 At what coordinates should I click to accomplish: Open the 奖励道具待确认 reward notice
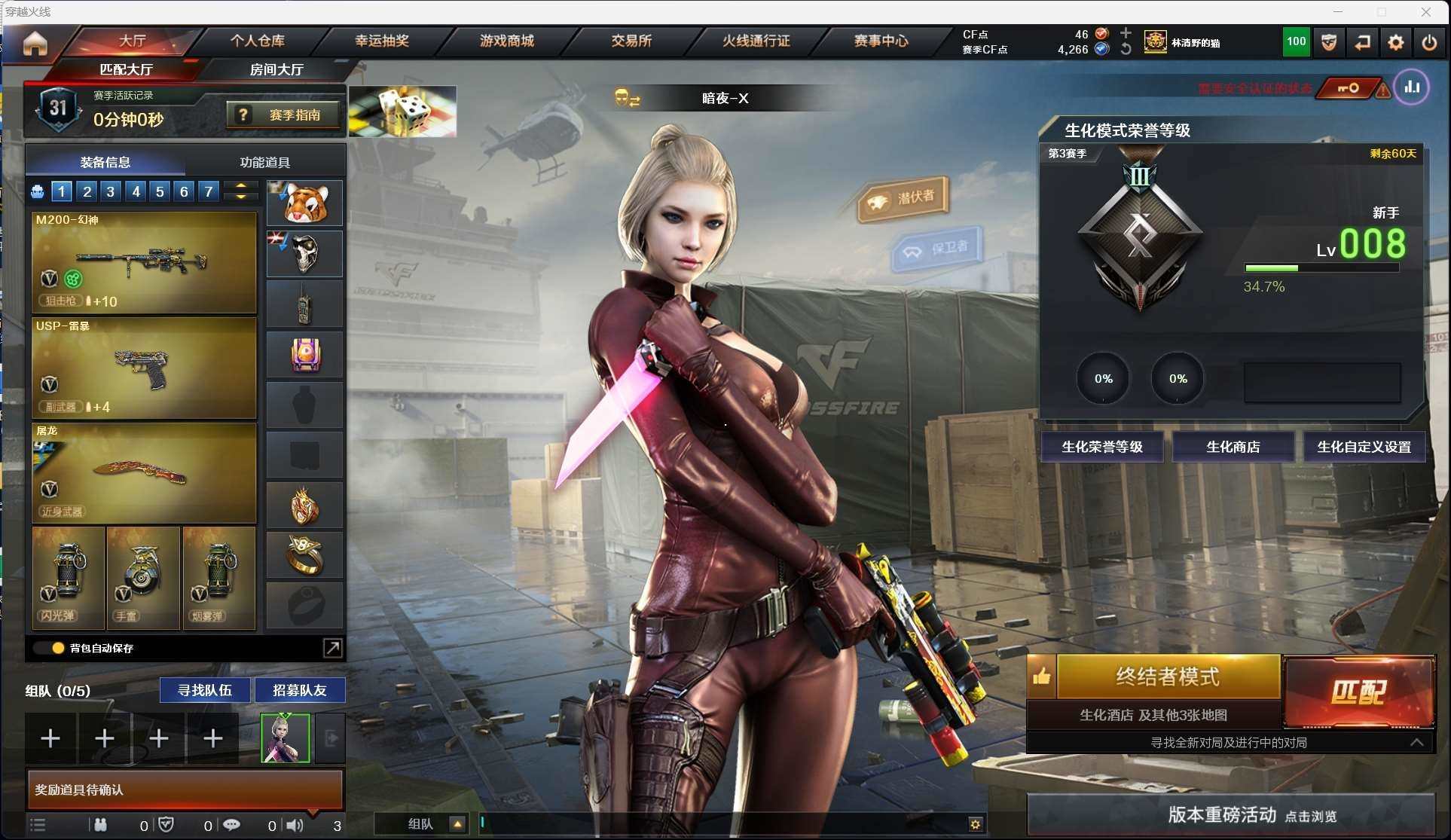(185, 790)
